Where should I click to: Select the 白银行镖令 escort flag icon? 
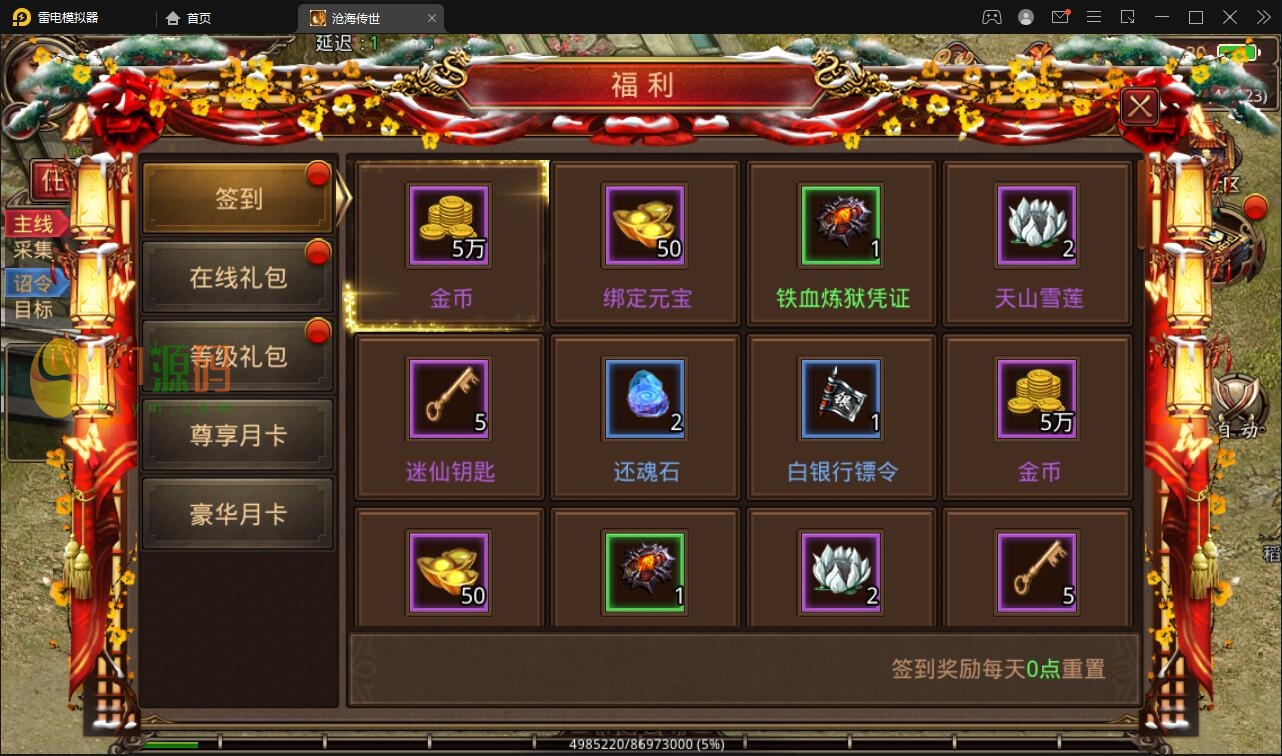pos(841,398)
